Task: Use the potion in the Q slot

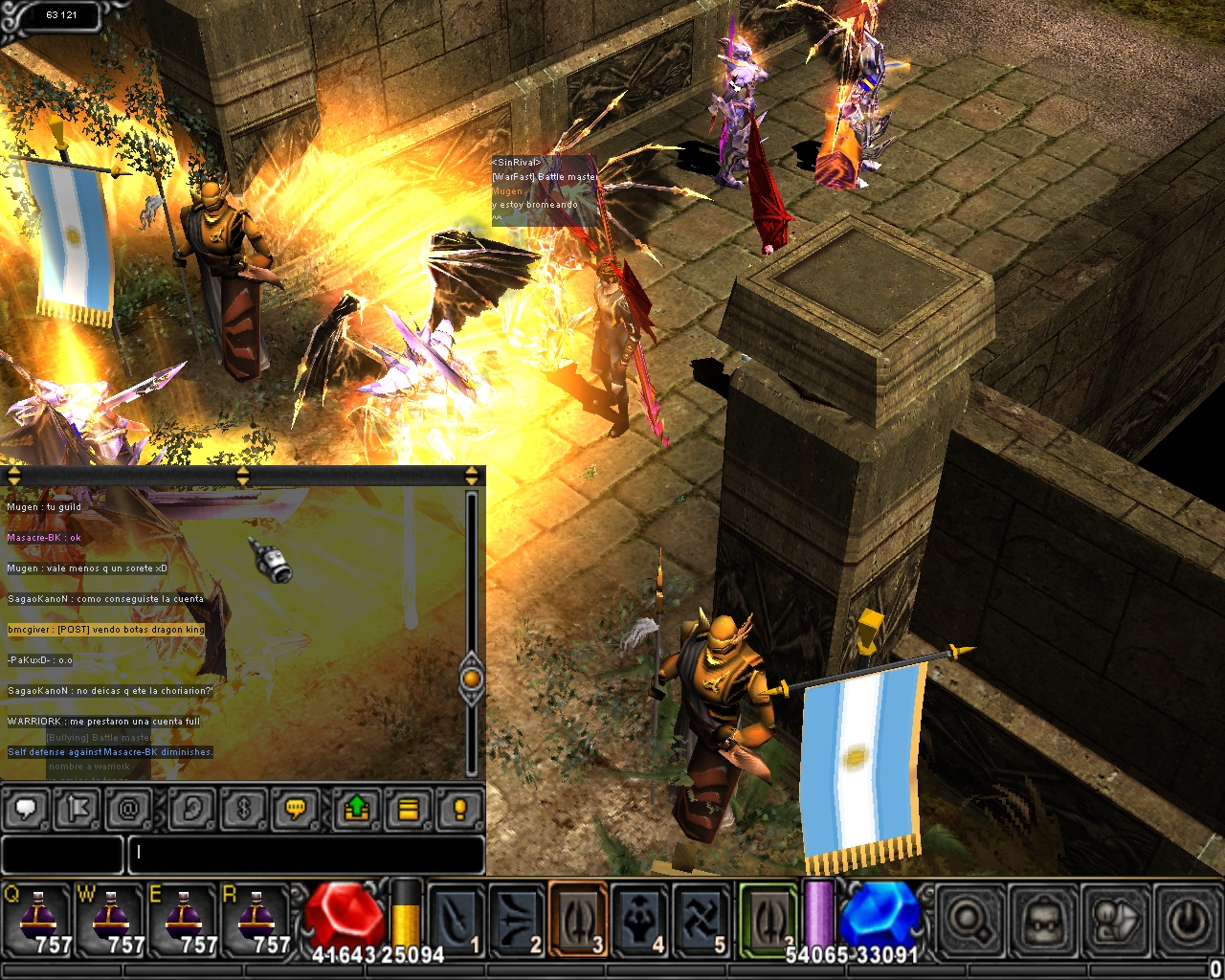Action: 38,919
